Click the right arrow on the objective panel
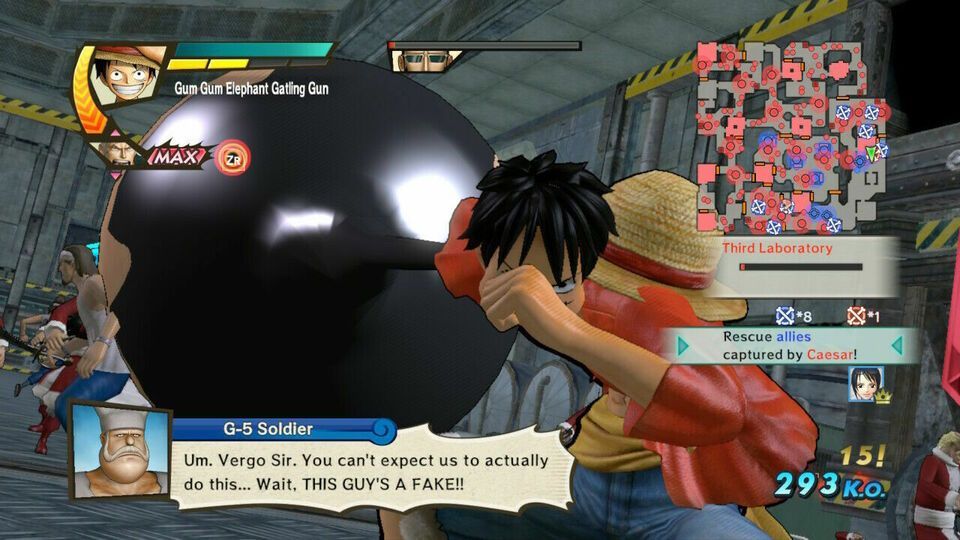Screen dimensions: 960x540 896,346
